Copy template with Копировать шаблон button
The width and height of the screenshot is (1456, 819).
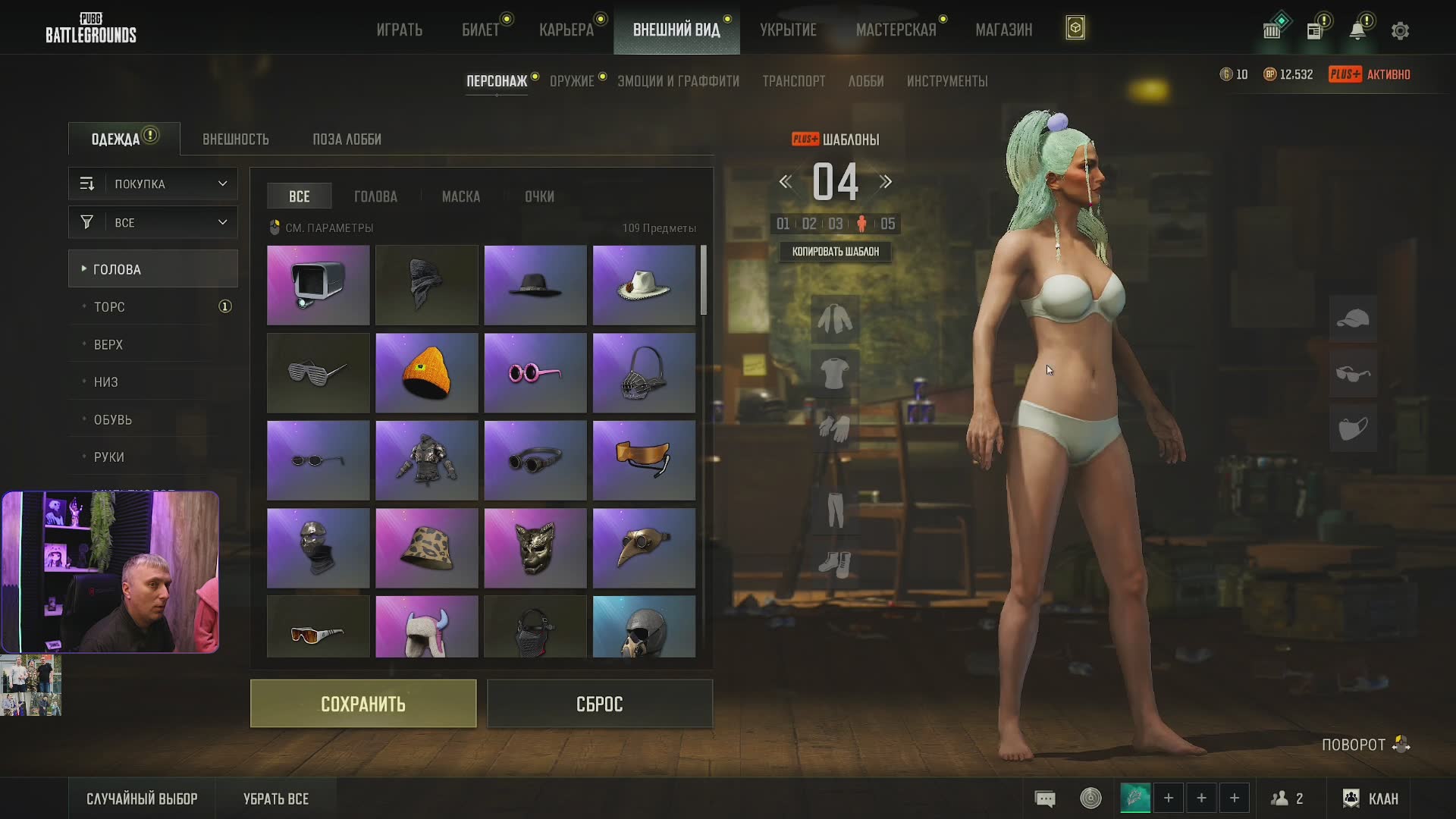pyautogui.click(x=836, y=252)
